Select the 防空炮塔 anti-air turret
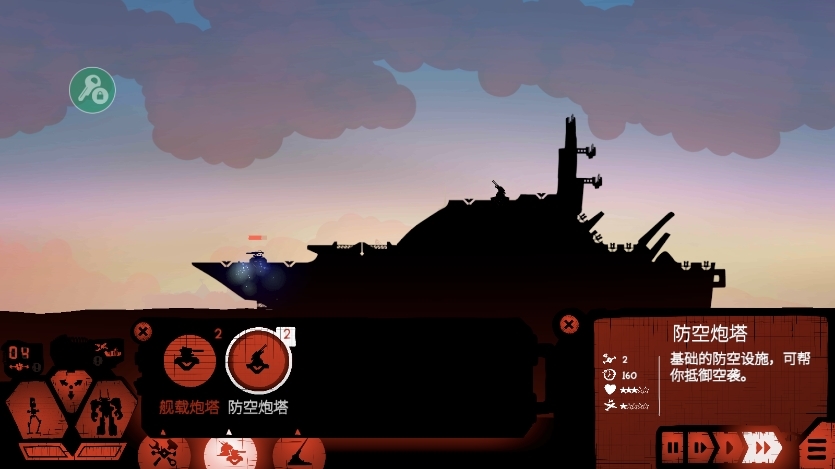This screenshot has height=469, width=835. point(258,362)
